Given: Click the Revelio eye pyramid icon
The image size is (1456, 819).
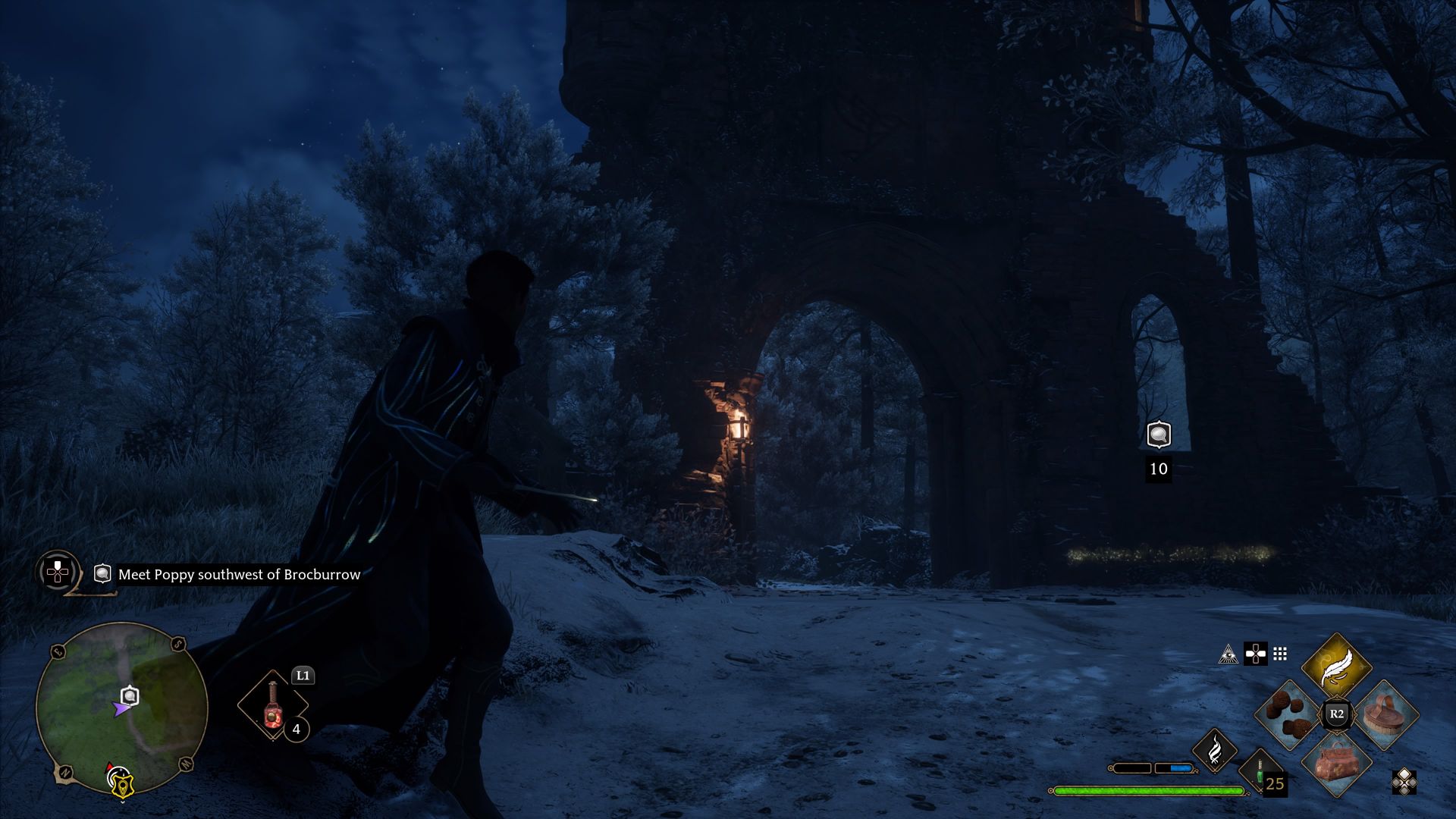Looking at the screenshot, I should point(1228,654).
